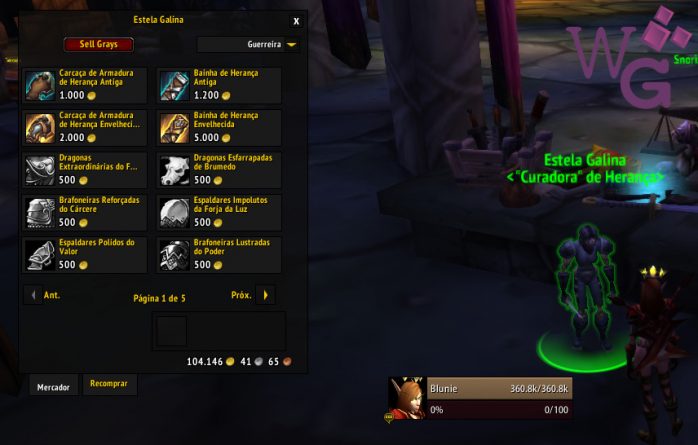The width and height of the screenshot is (698, 445).
Task: Click the empty buyback item slot
Action: click(x=170, y=333)
